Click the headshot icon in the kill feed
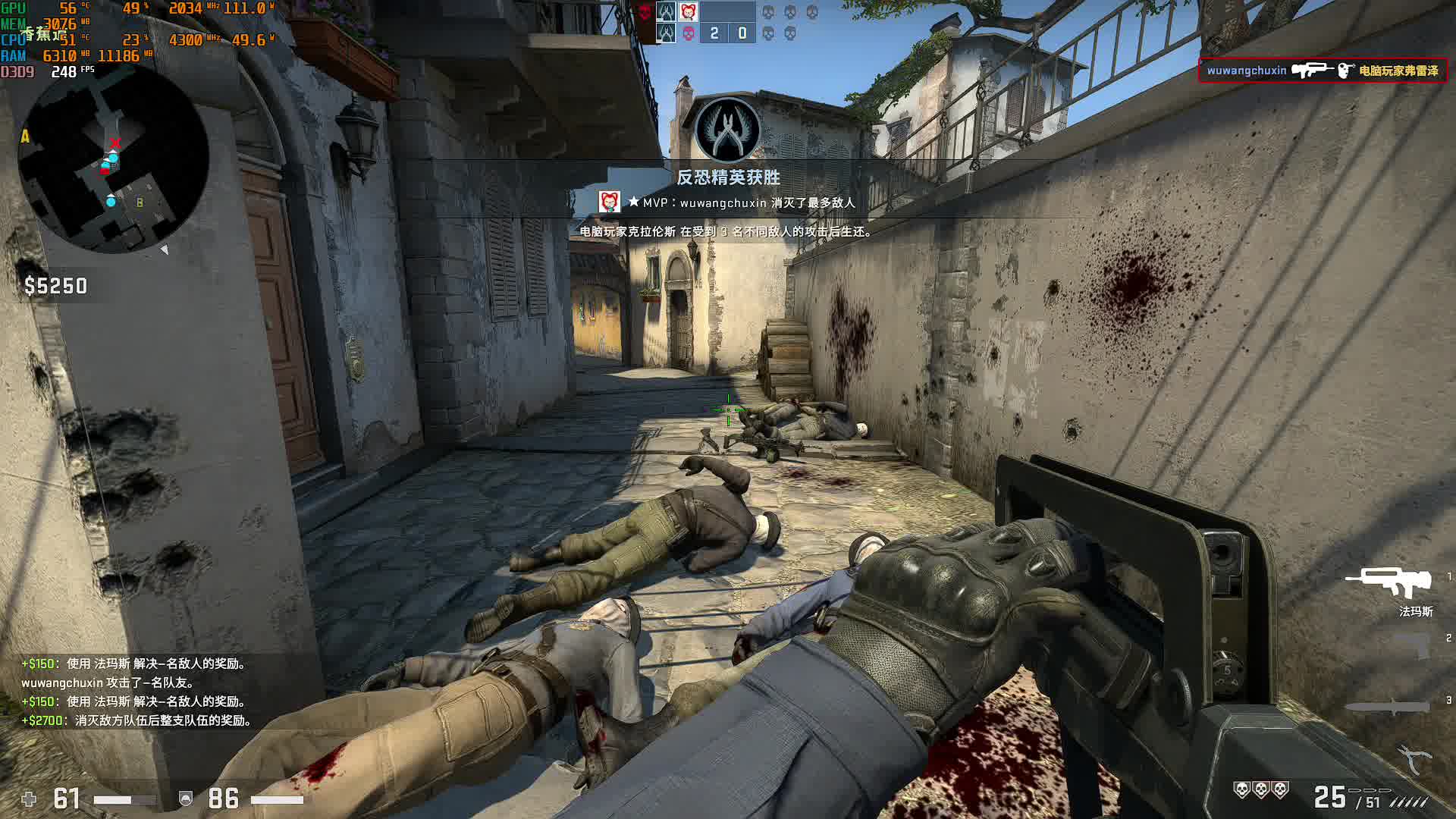 (x=1345, y=71)
